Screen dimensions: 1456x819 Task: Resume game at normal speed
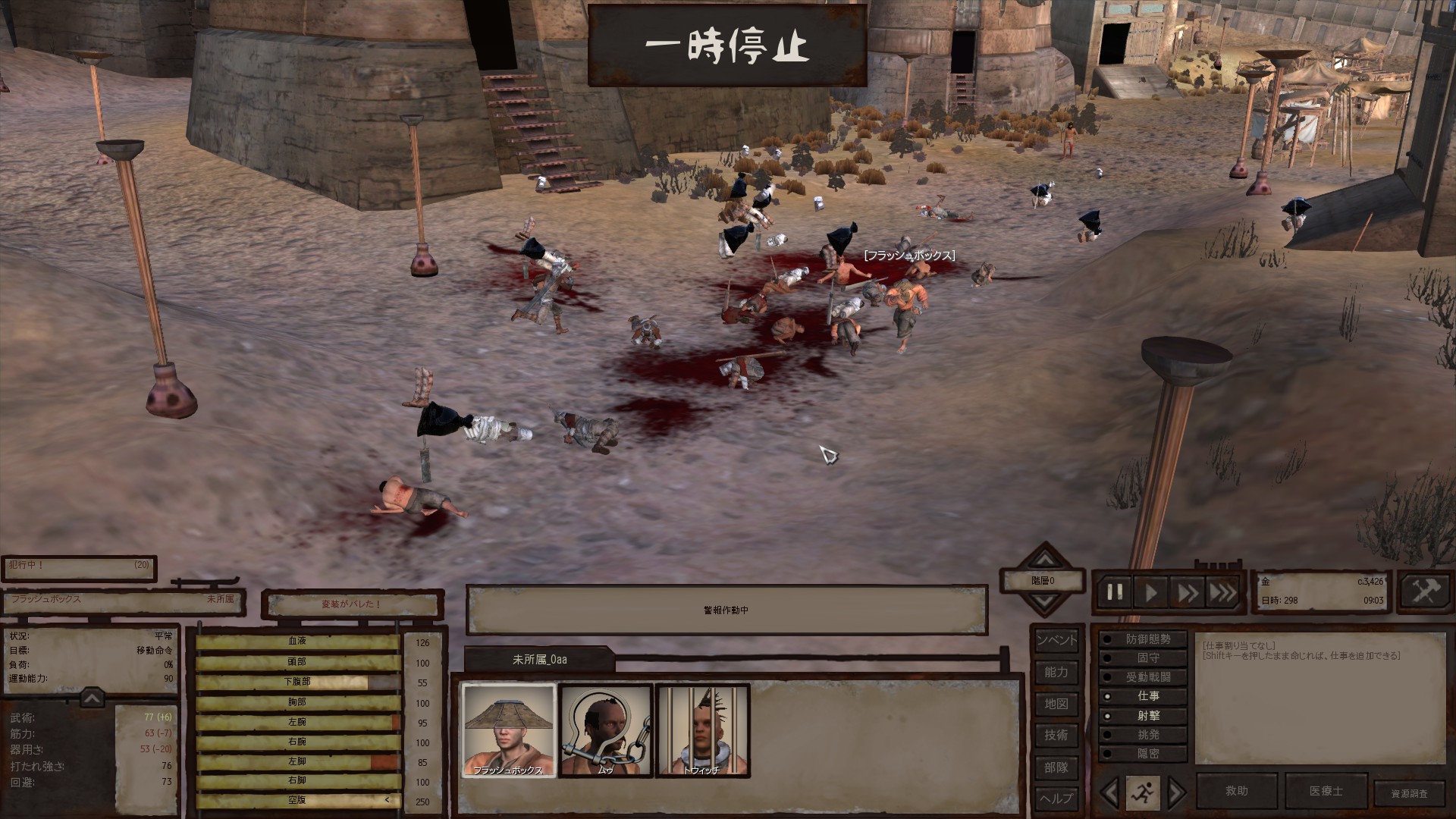(1151, 592)
